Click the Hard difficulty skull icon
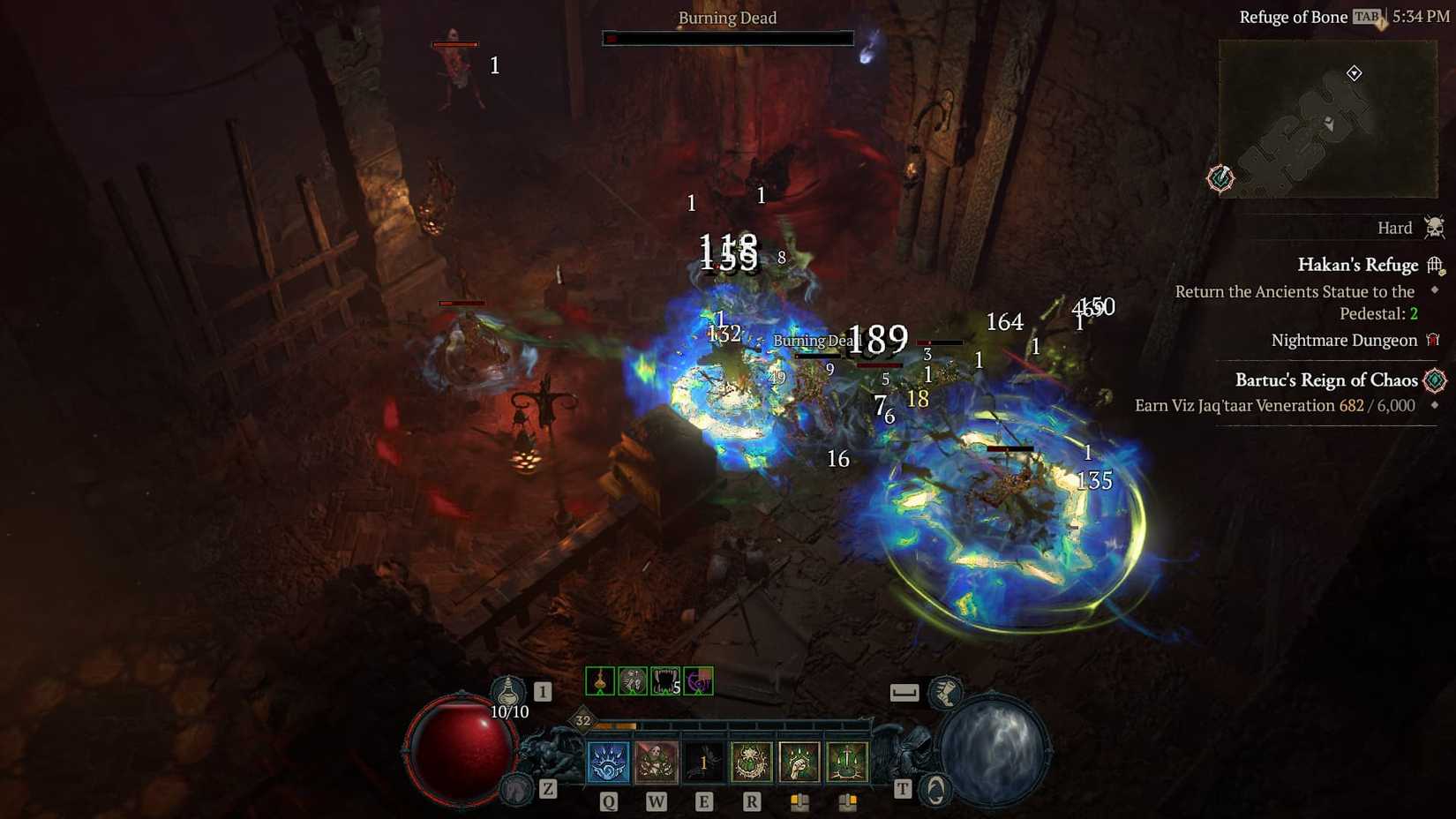1456x819 pixels. coord(1436,227)
